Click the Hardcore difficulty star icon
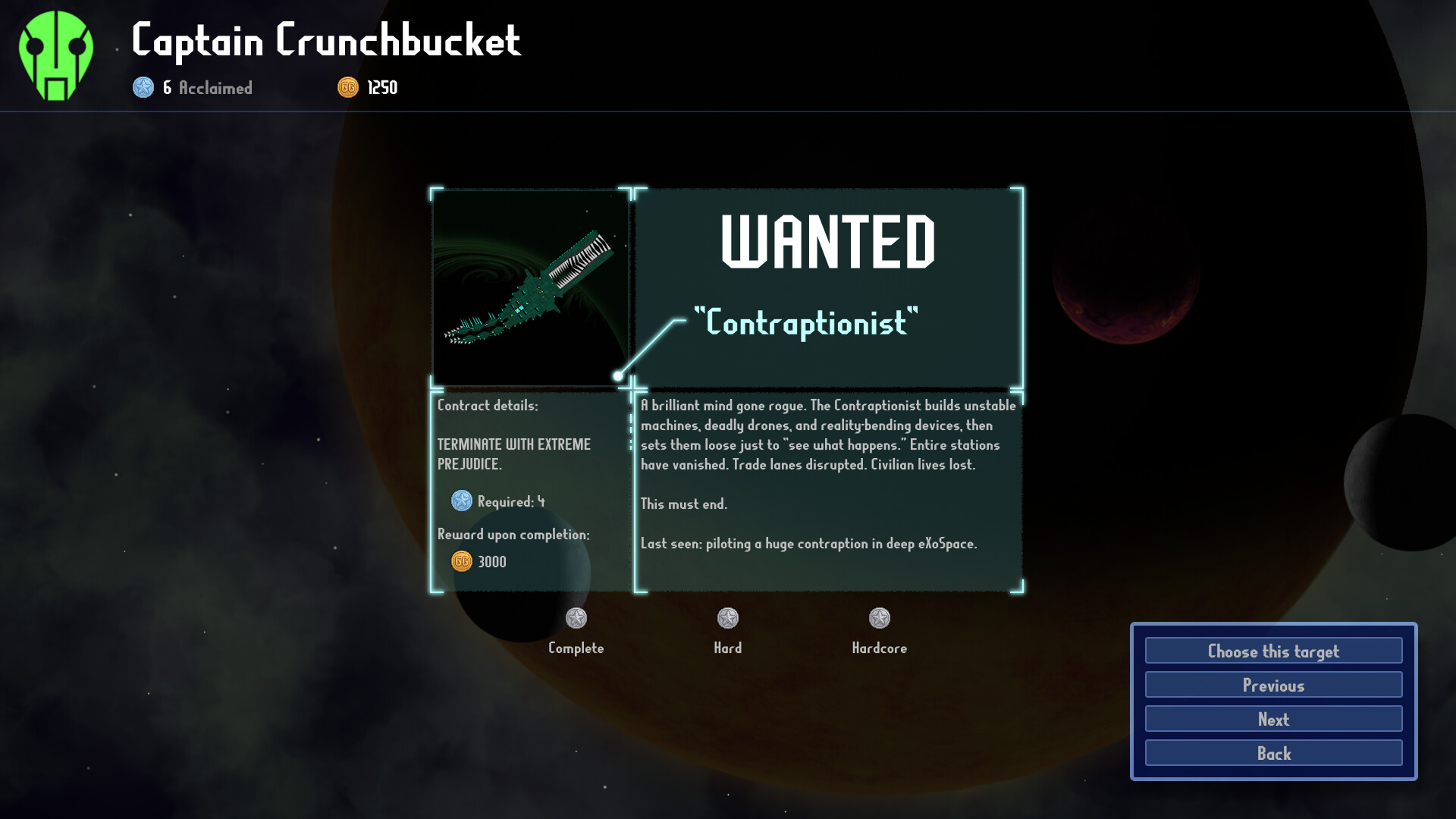Image resolution: width=1456 pixels, height=819 pixels. (879, 619)
